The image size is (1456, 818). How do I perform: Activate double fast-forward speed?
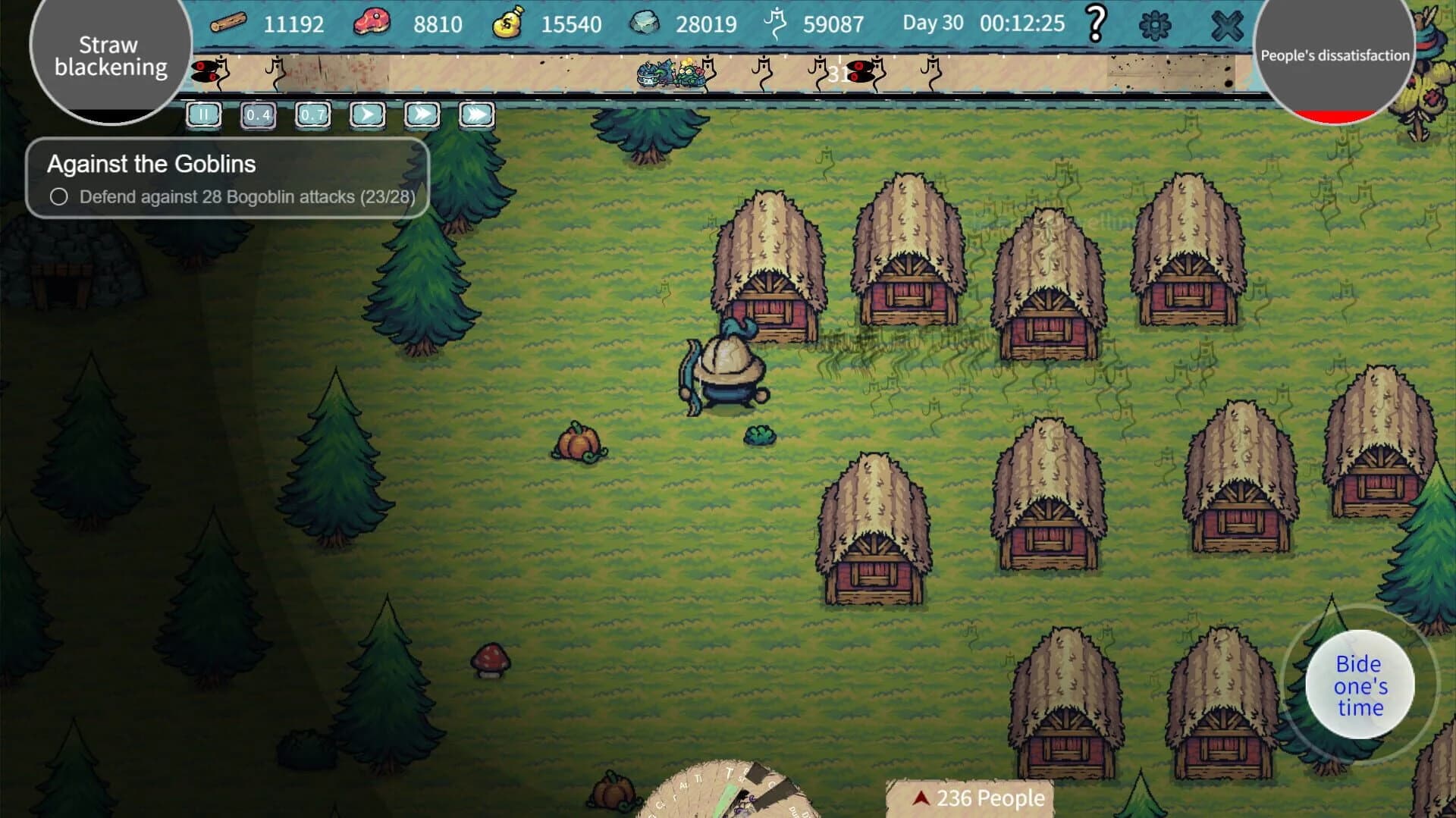[x=422, y=115]
